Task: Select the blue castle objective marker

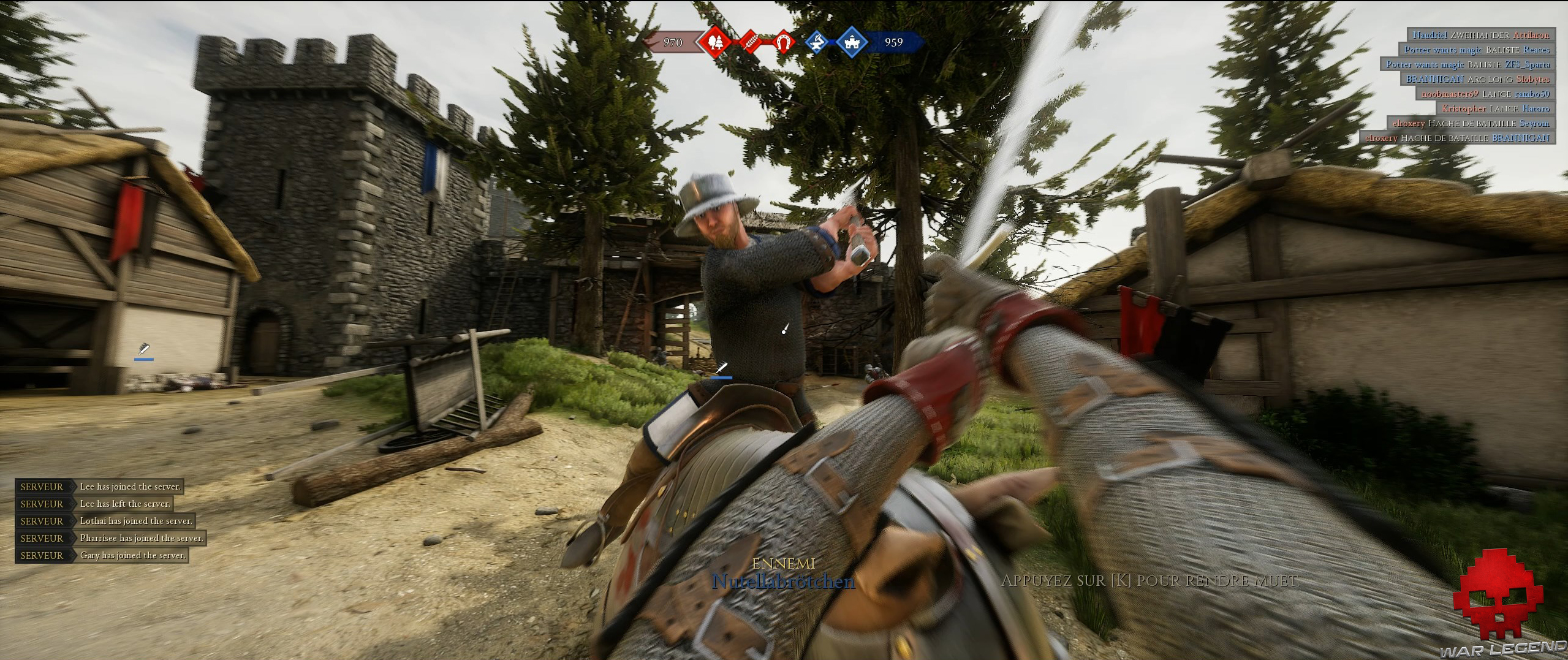Action: point(852,43)
